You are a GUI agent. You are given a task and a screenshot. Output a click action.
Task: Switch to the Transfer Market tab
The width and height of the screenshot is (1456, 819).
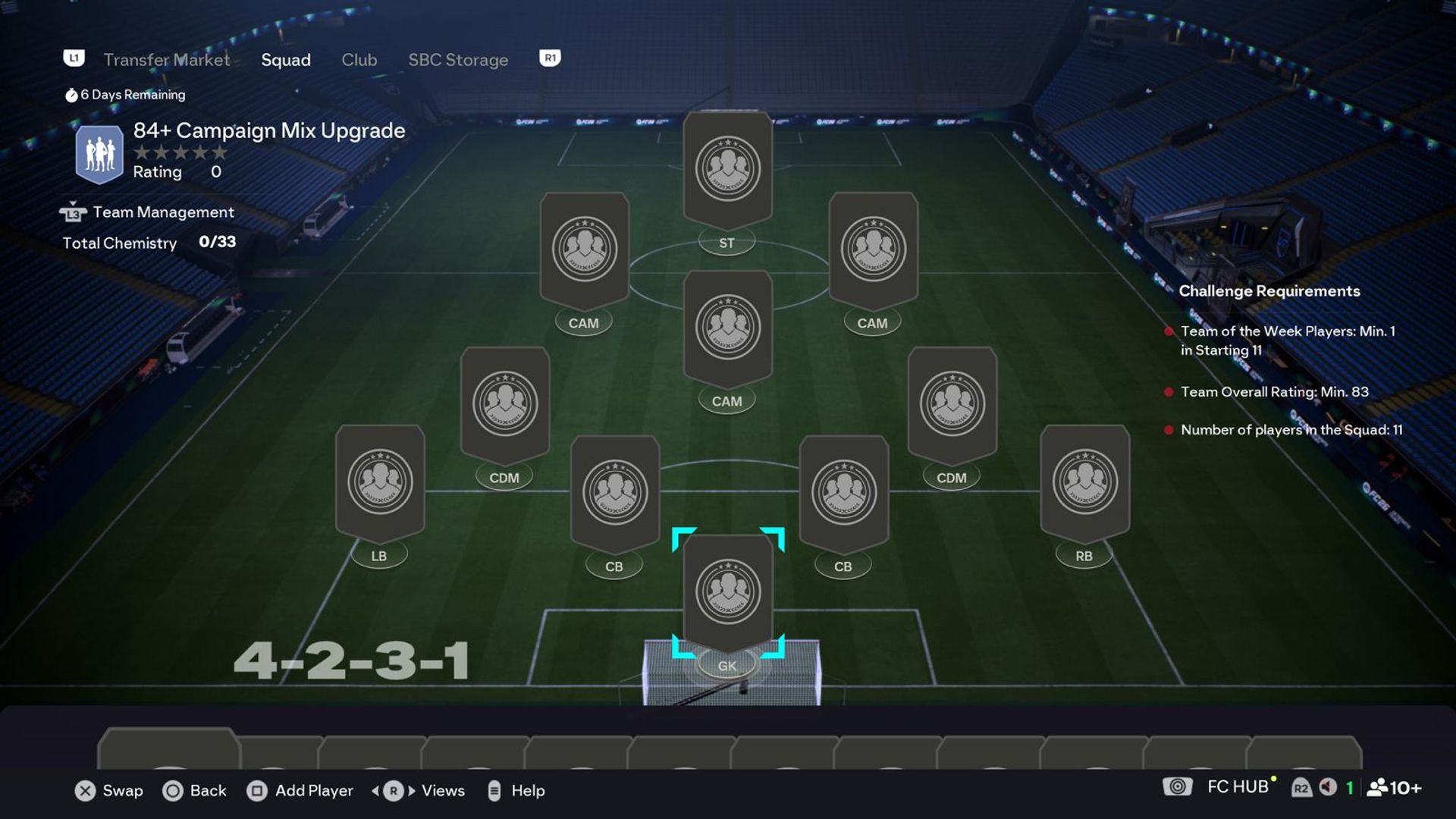click(x=166, y=60)
